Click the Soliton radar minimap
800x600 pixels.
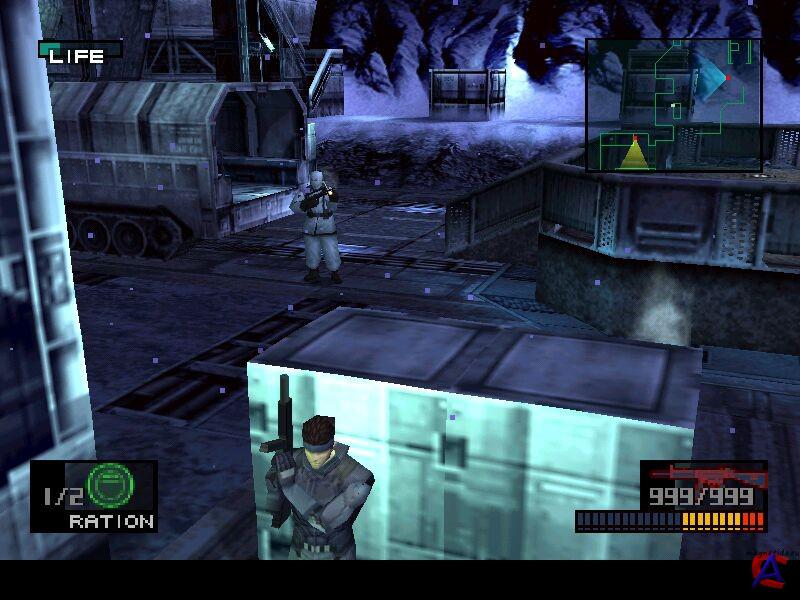click(x=672, y=105)
